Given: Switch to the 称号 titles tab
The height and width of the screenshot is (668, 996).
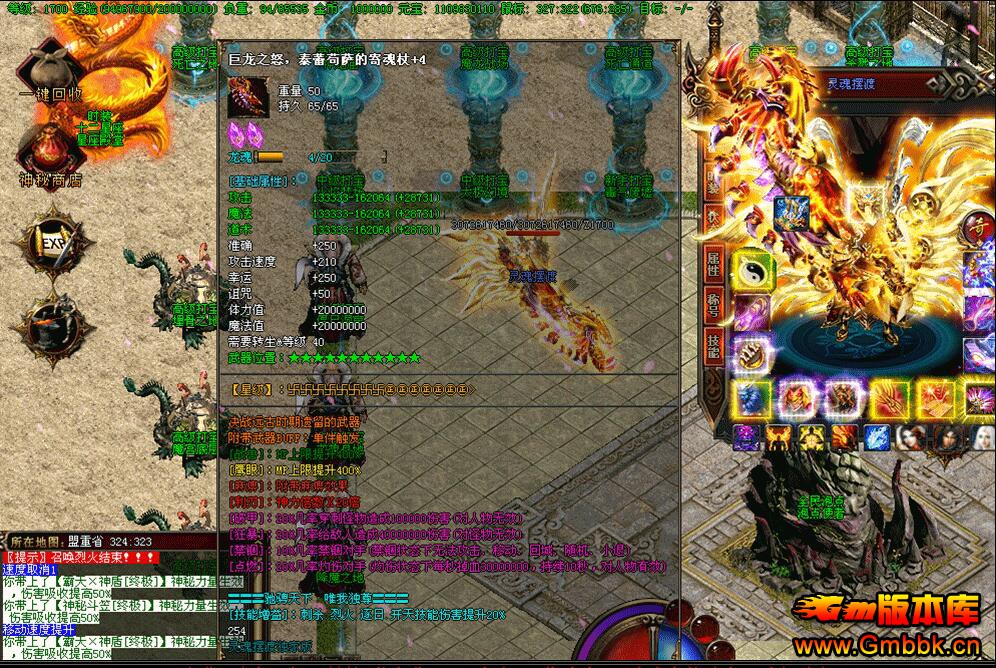Looking at the screenshot, I should click(x=714, y=304).
